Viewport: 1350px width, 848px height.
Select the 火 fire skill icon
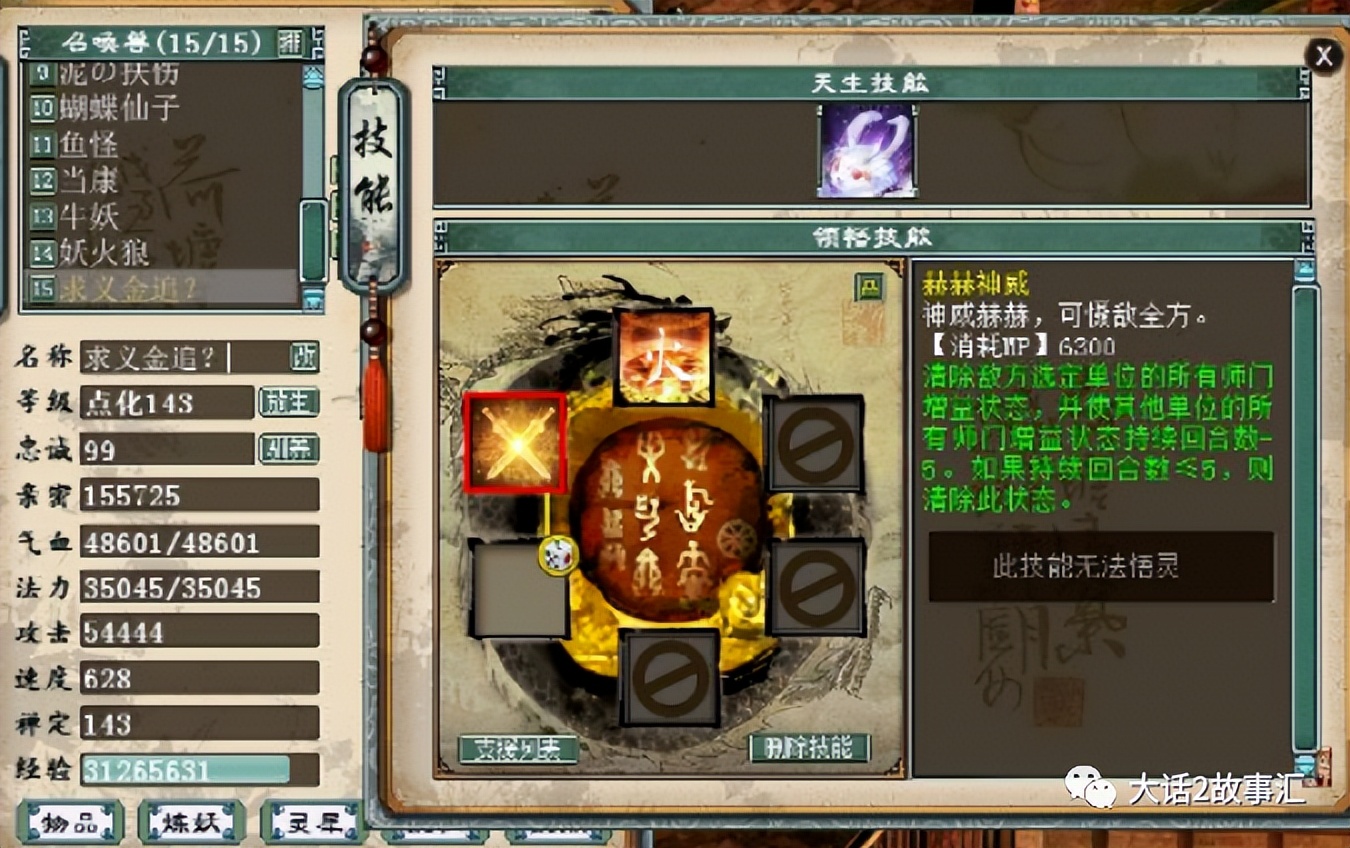665,355
